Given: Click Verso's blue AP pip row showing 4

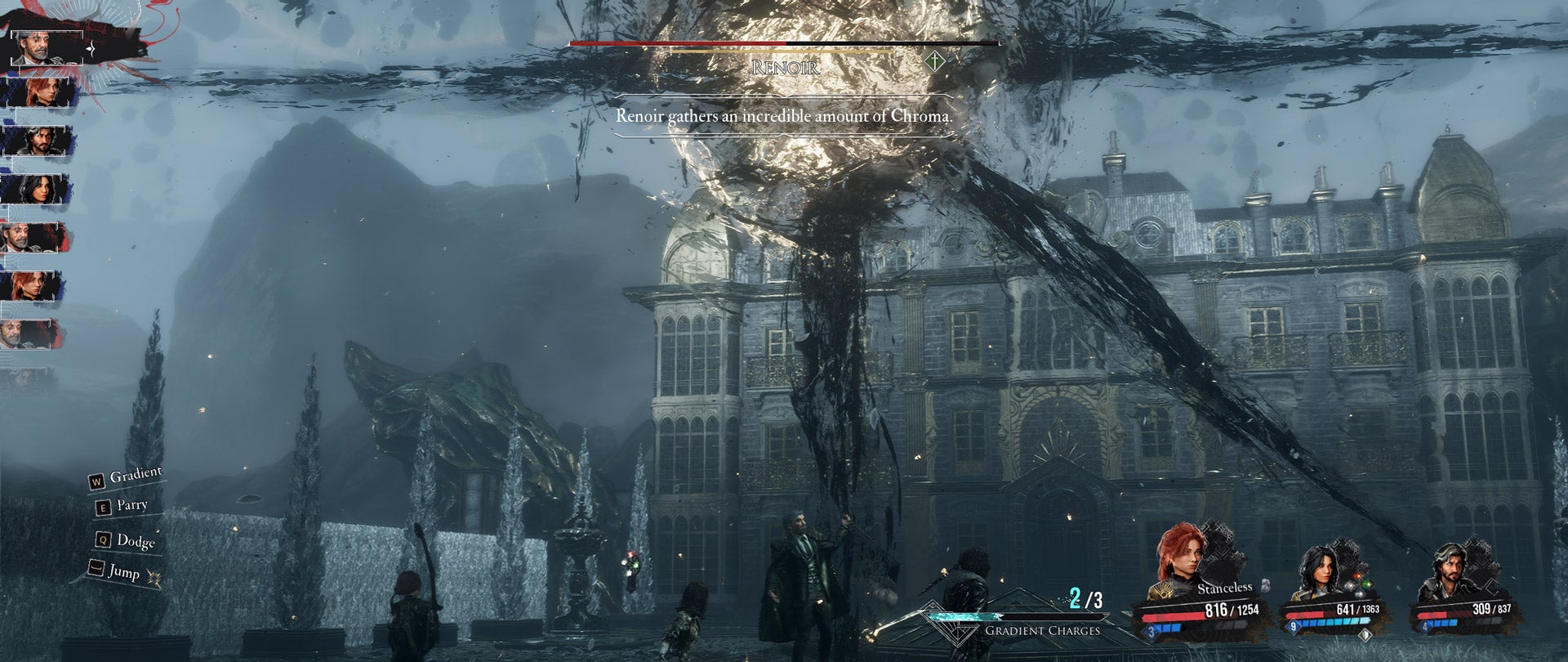Looking at the screenshot, I should (1441, 624).
